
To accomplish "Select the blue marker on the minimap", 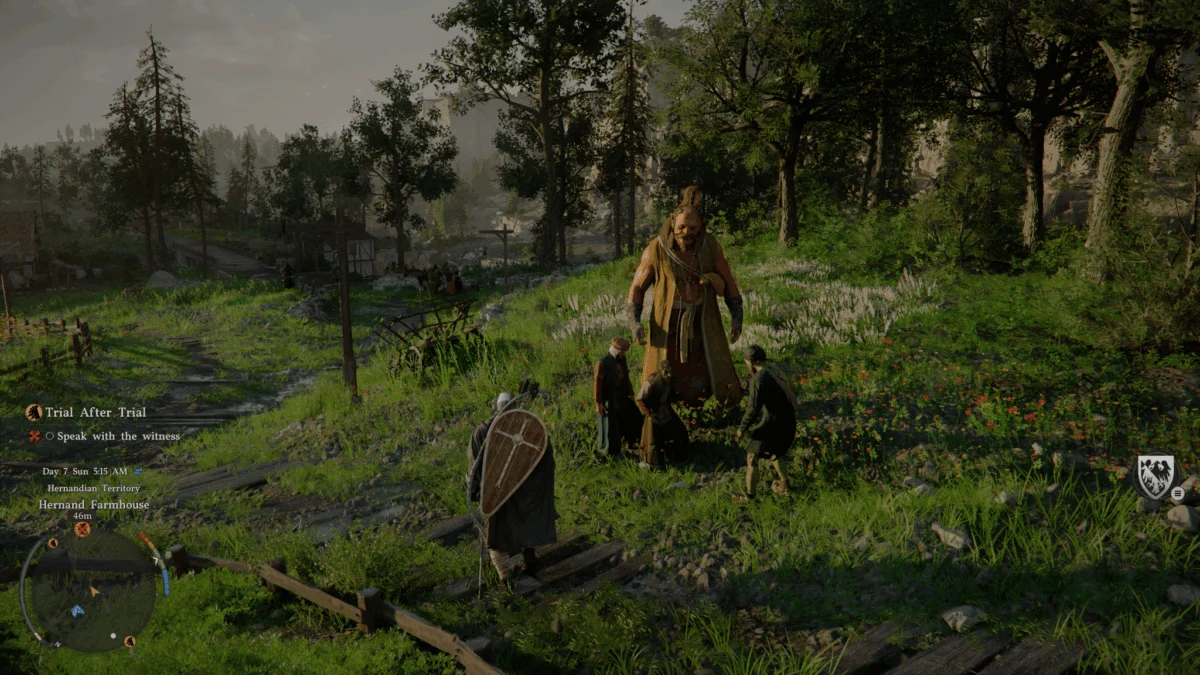I will pyautogui.click(x=77, y=610).
